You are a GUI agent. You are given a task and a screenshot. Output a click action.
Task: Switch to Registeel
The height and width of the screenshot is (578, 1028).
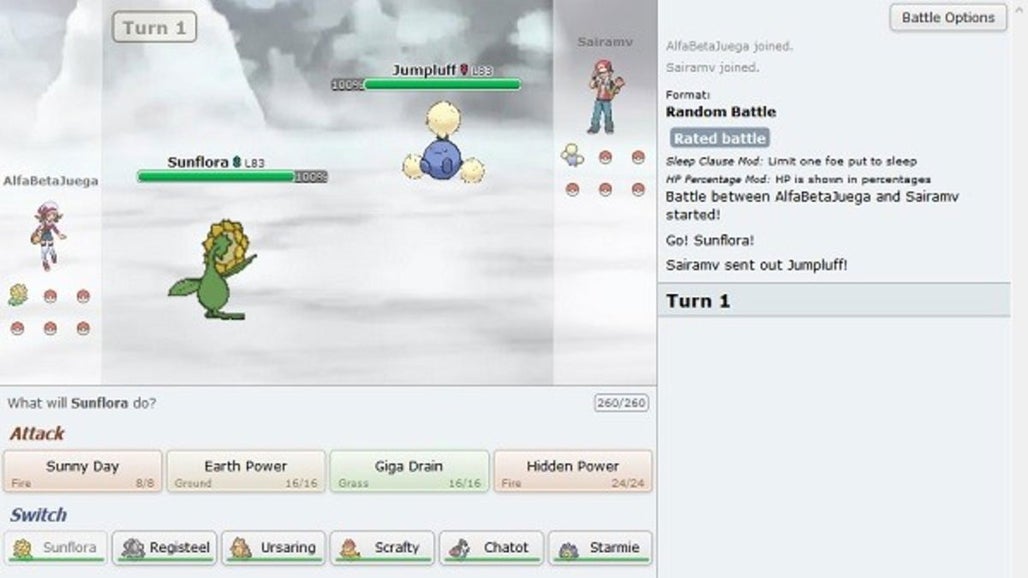click(165, 548)
